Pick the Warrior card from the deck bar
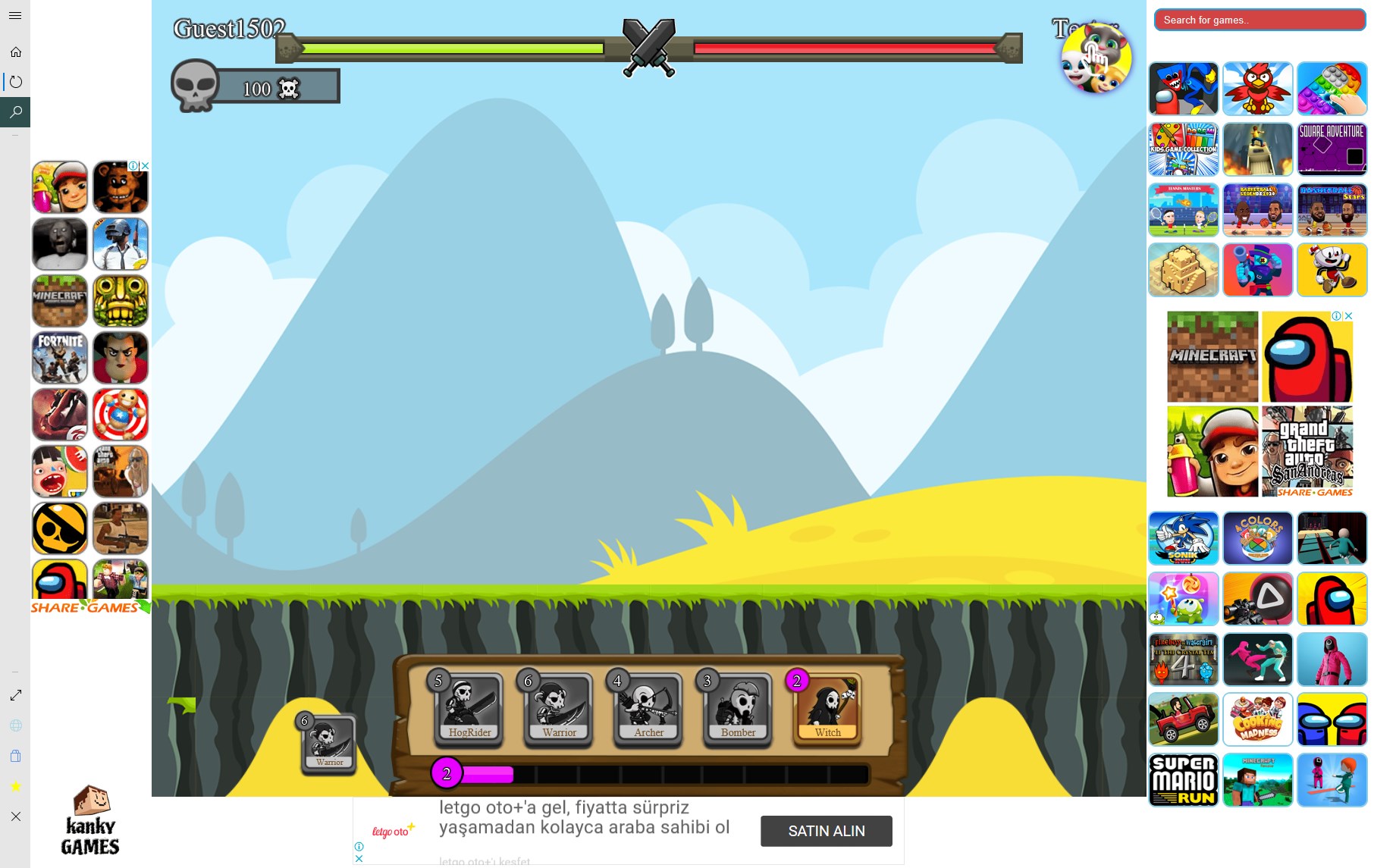1374x868 pixels. pos(558,709)
